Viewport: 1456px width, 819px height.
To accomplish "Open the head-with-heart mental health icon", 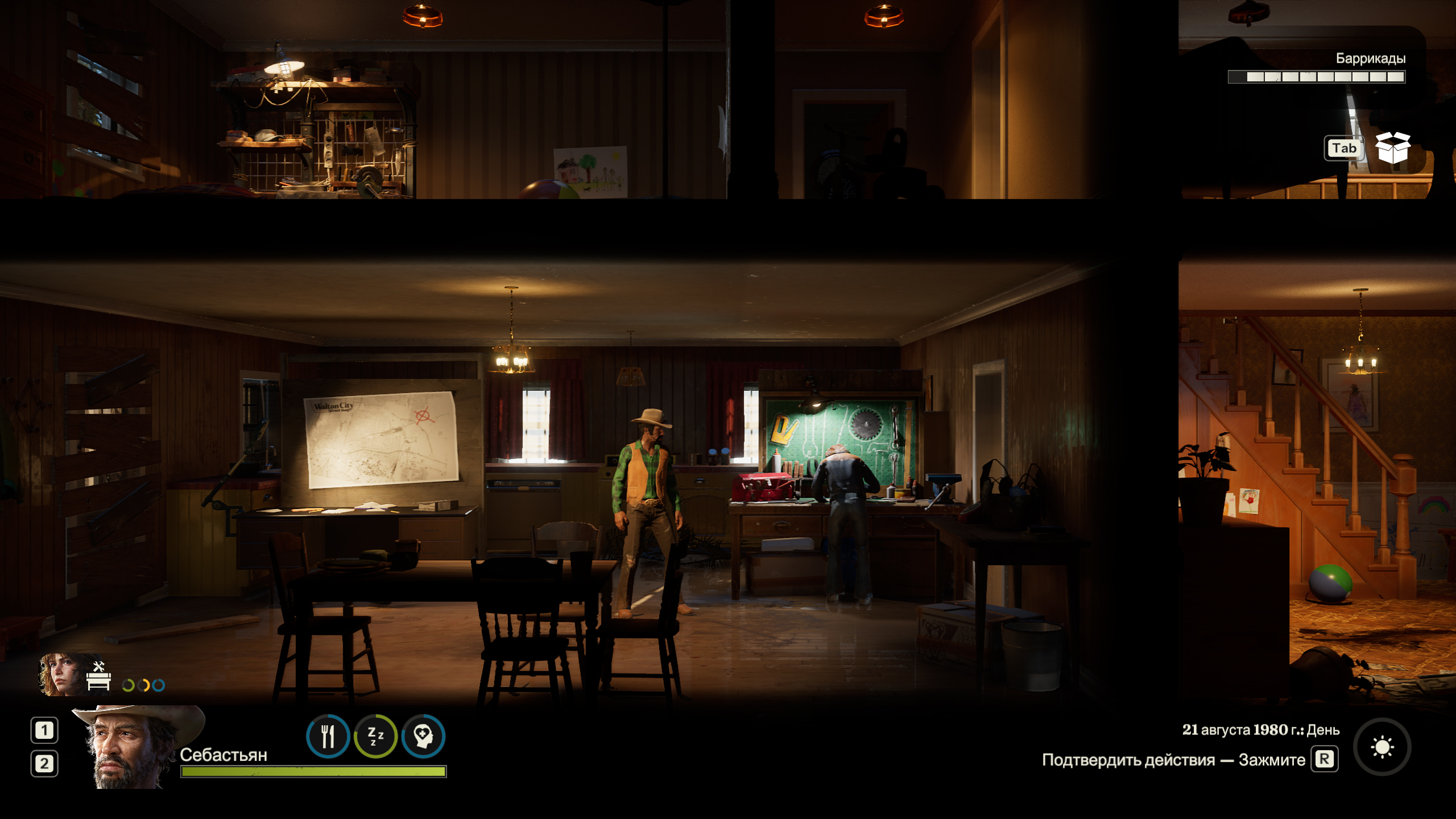I will coord(423,737).
